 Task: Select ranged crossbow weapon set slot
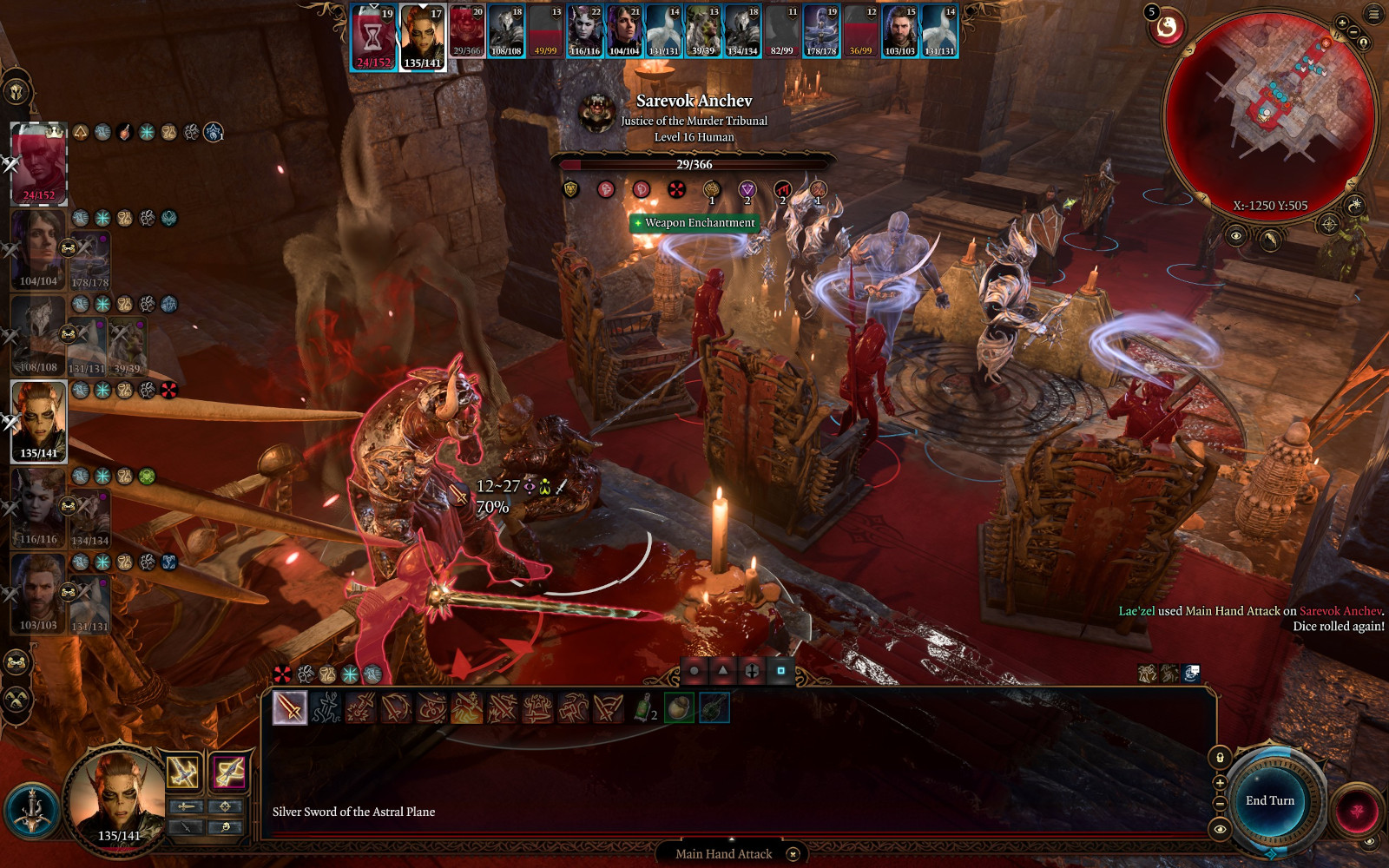229,772
